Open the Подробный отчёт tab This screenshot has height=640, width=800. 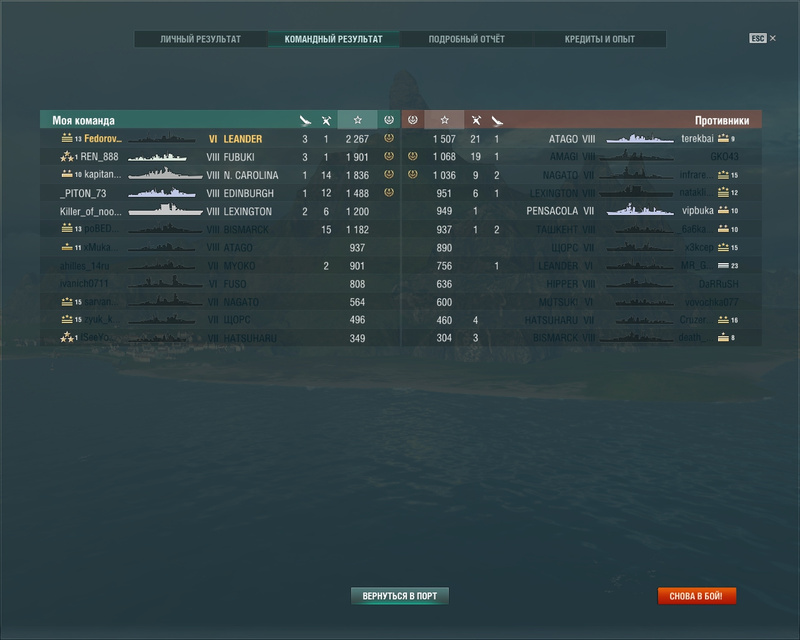click(x=466, y=40)
